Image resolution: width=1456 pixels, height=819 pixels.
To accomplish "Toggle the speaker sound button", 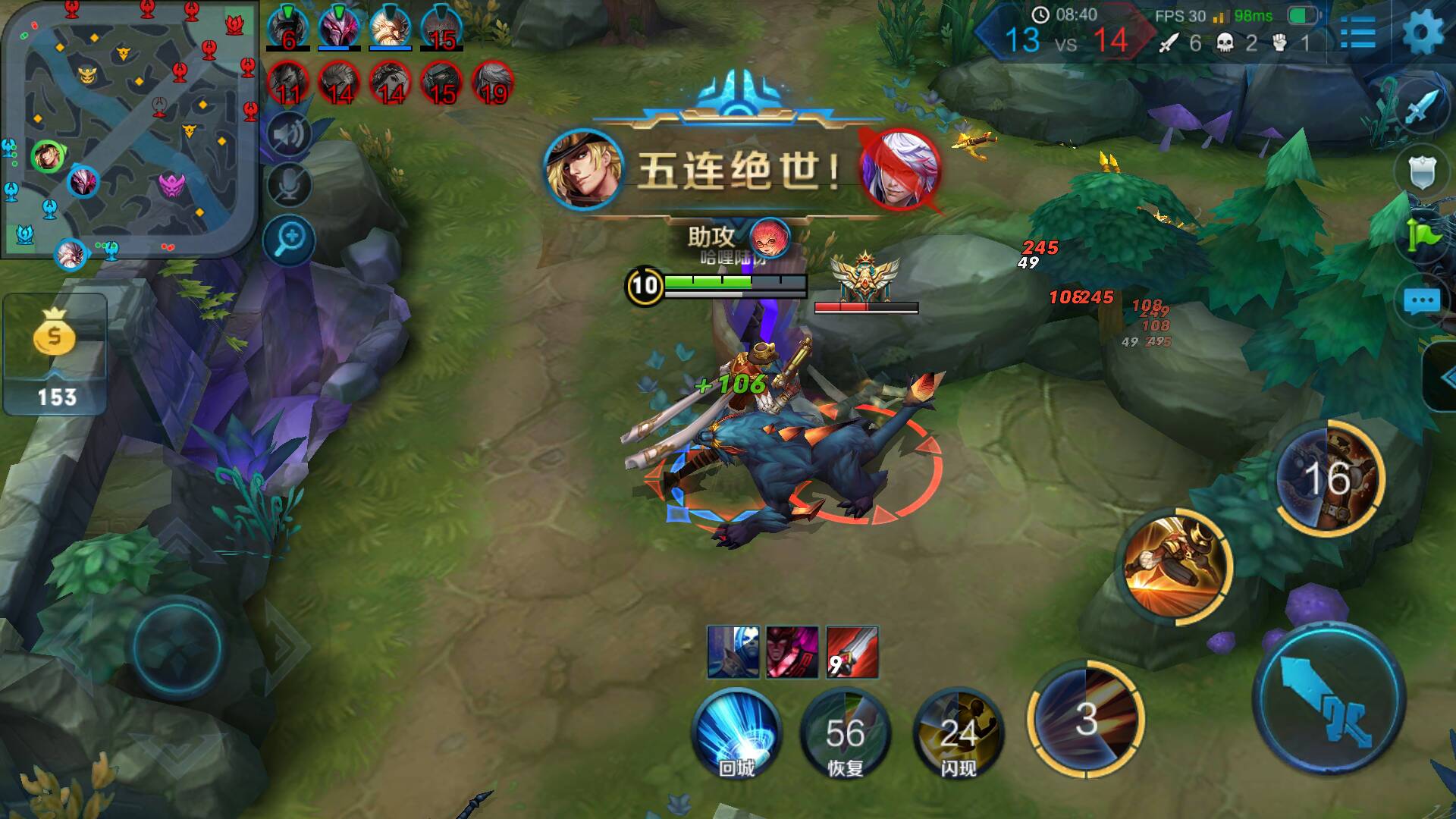I will point(289,135).
